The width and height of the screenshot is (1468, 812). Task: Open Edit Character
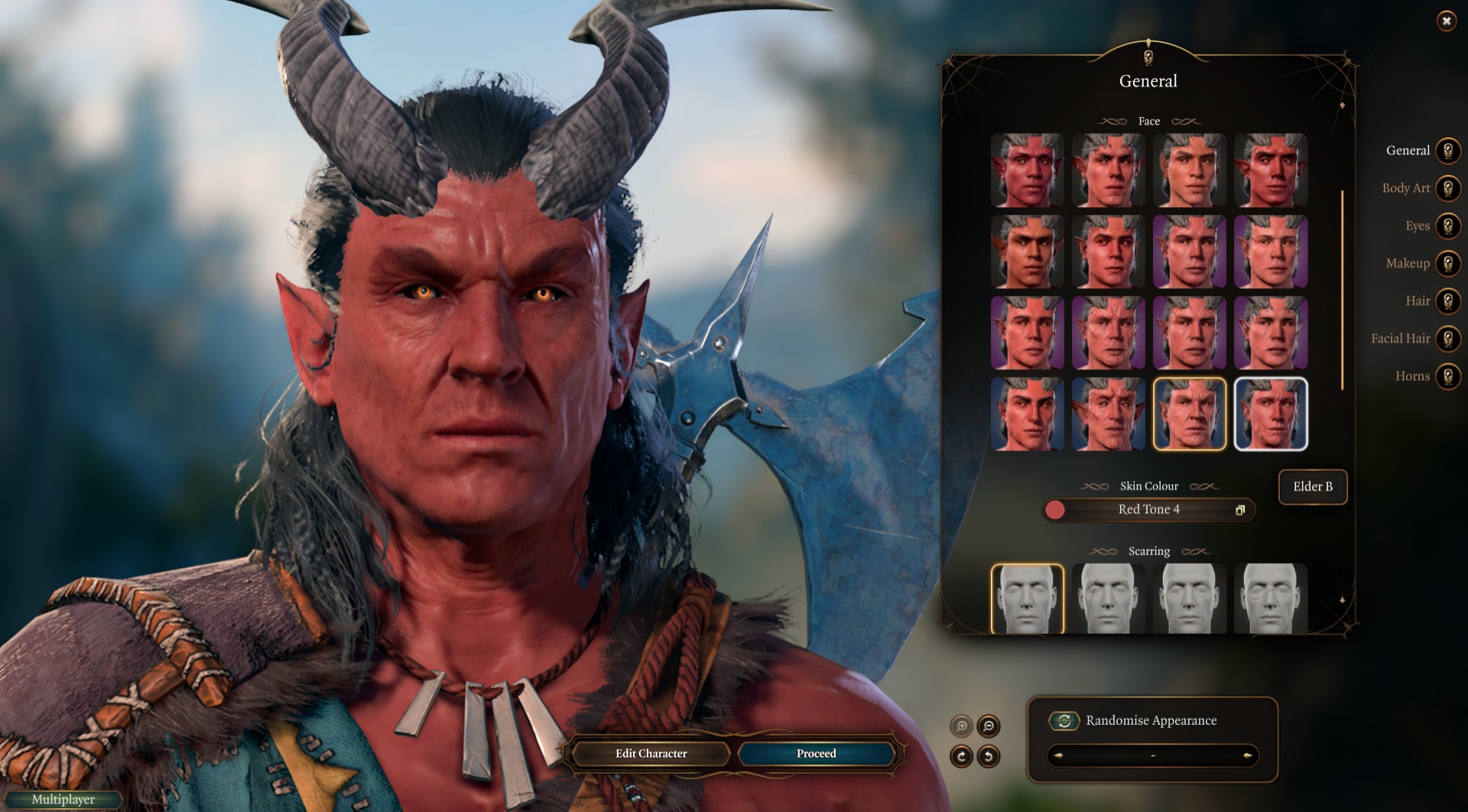point(651,754)
